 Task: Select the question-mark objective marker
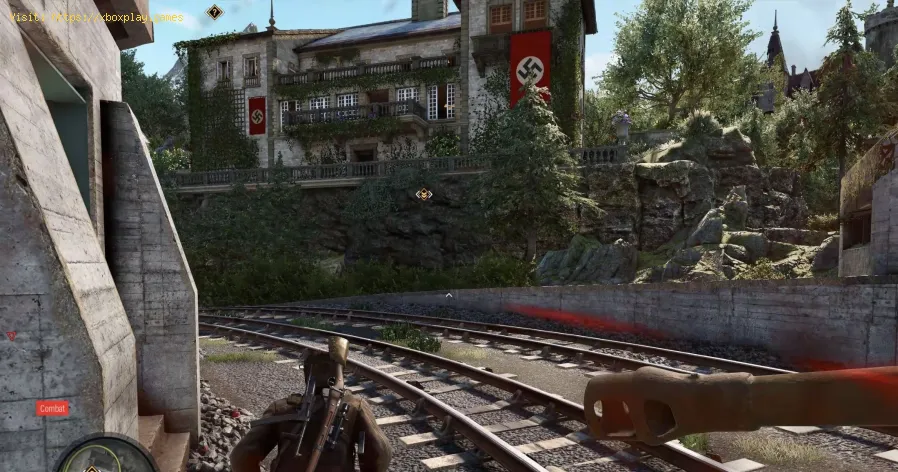pyautogui.click(x=214, y=12)
